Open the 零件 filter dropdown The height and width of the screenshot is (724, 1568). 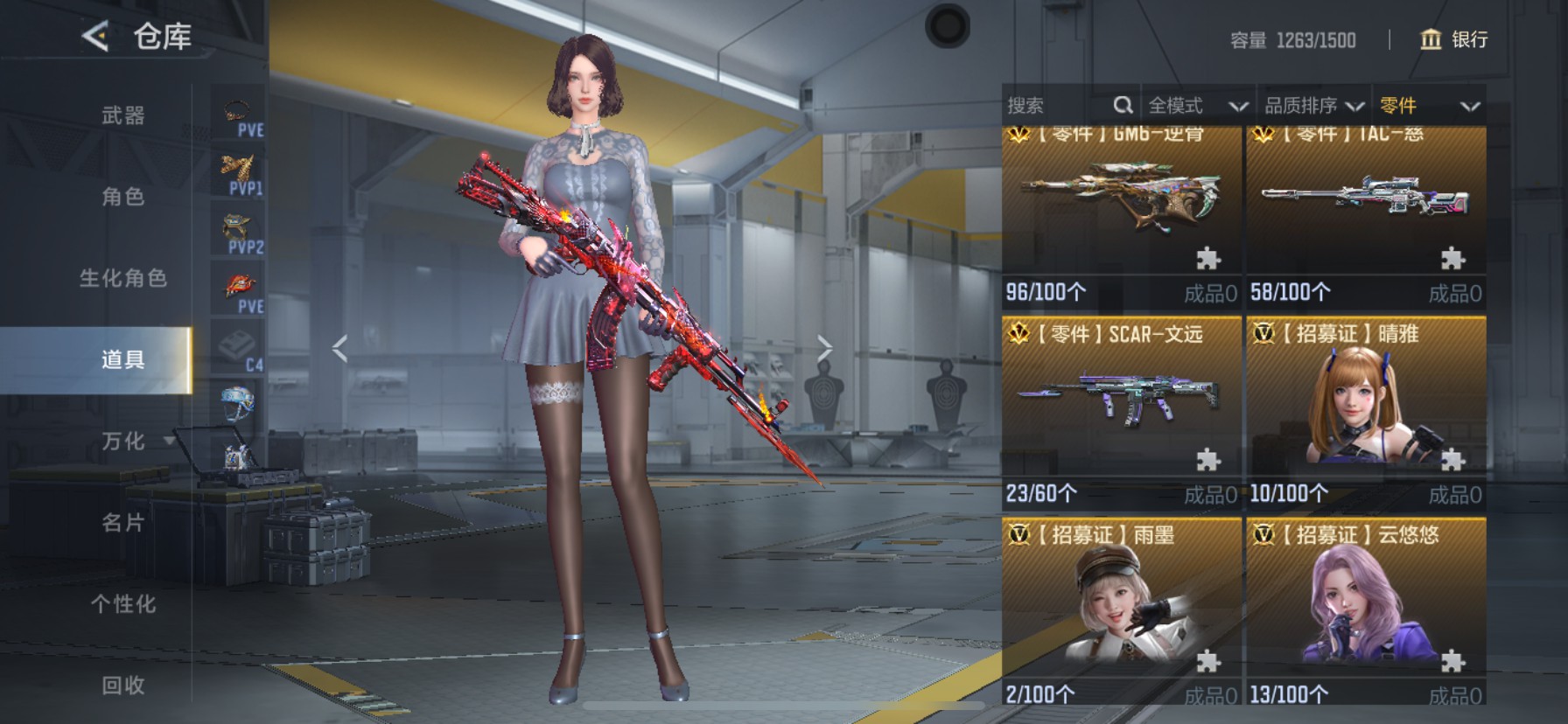[x=1429, y=106]
